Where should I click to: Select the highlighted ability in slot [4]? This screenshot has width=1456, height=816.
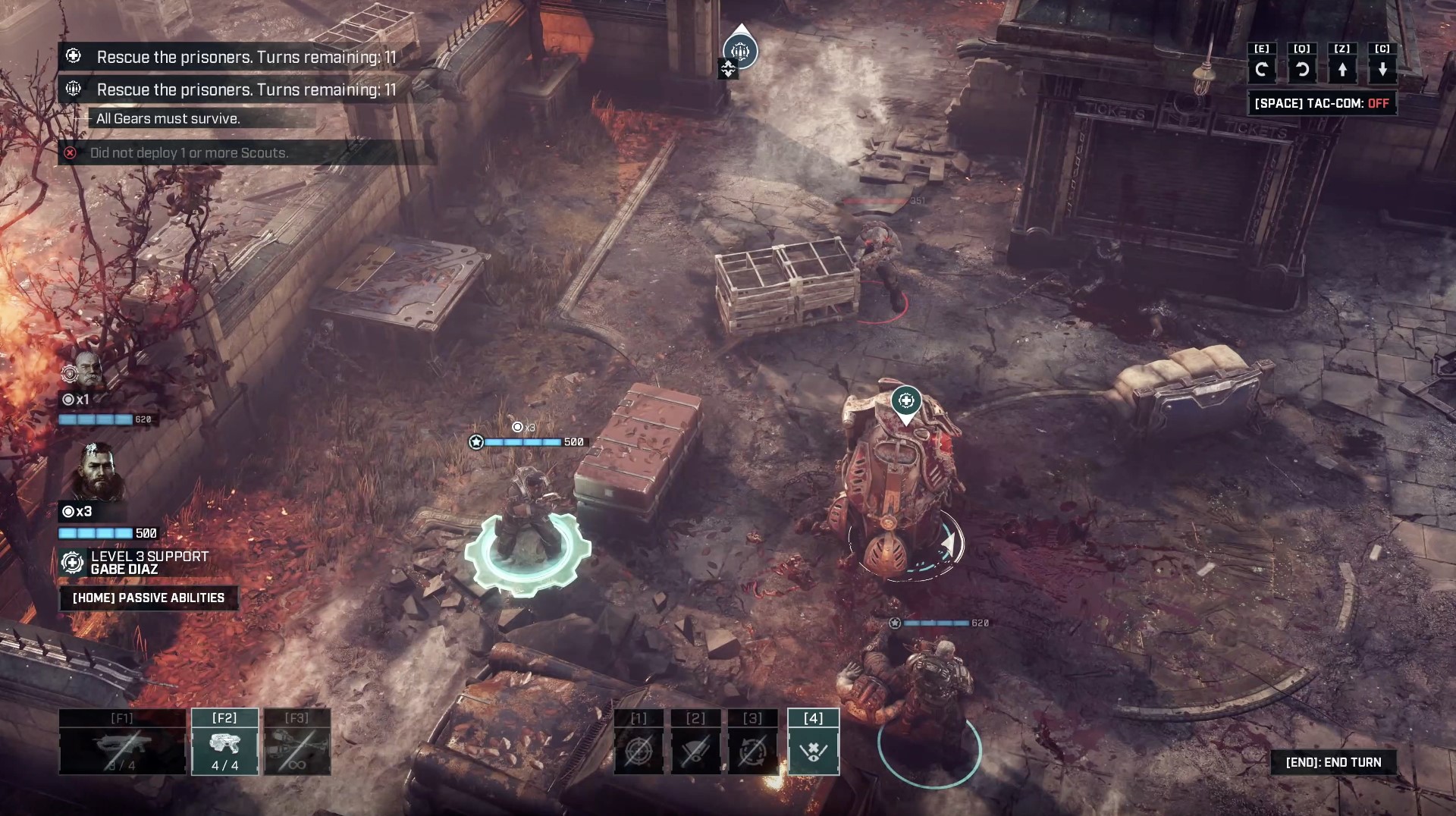pos(813,742)
